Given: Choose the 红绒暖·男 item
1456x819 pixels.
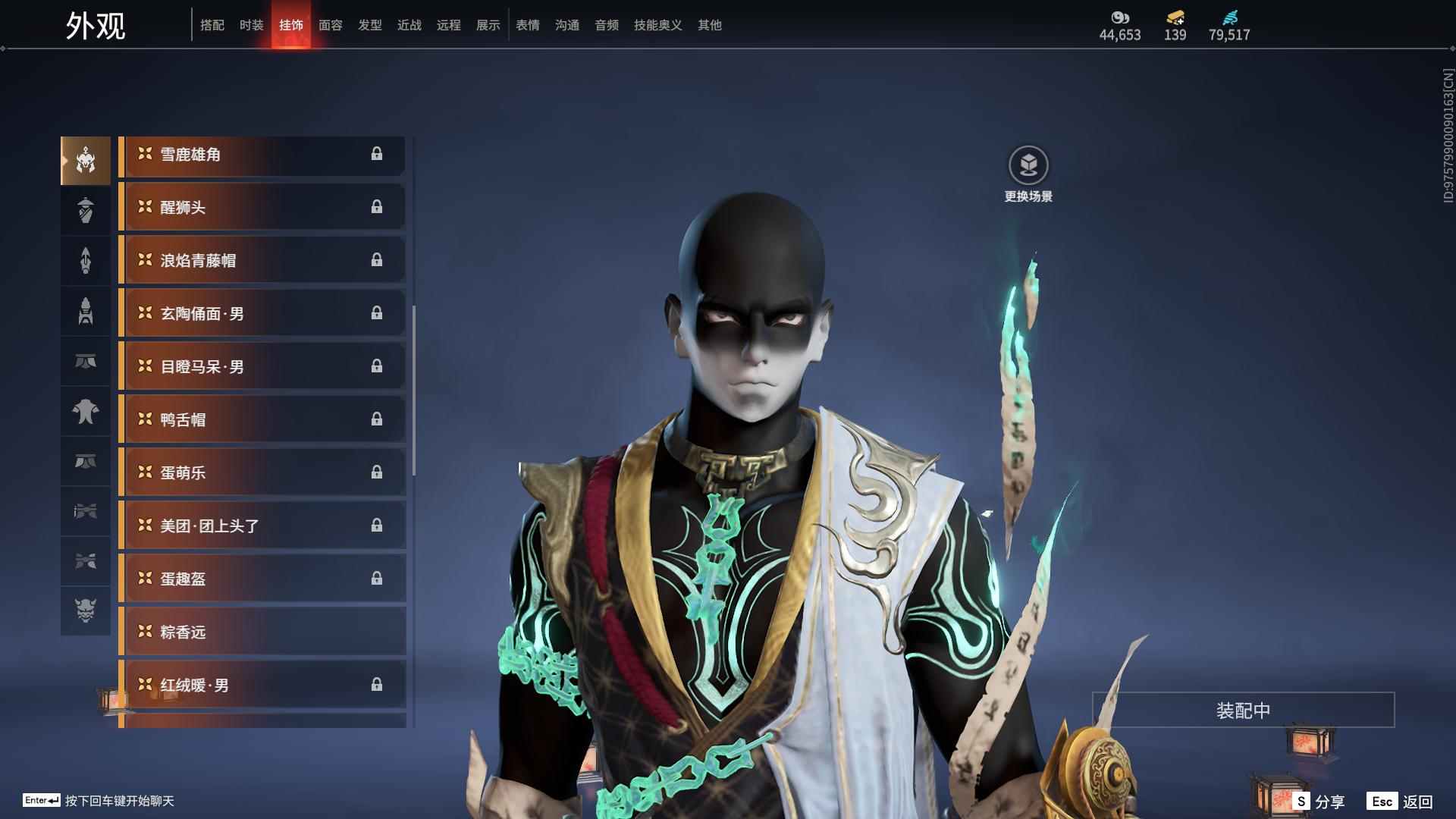Looking at the screenshot, I should pyautogui.click(x=262, y=686).
